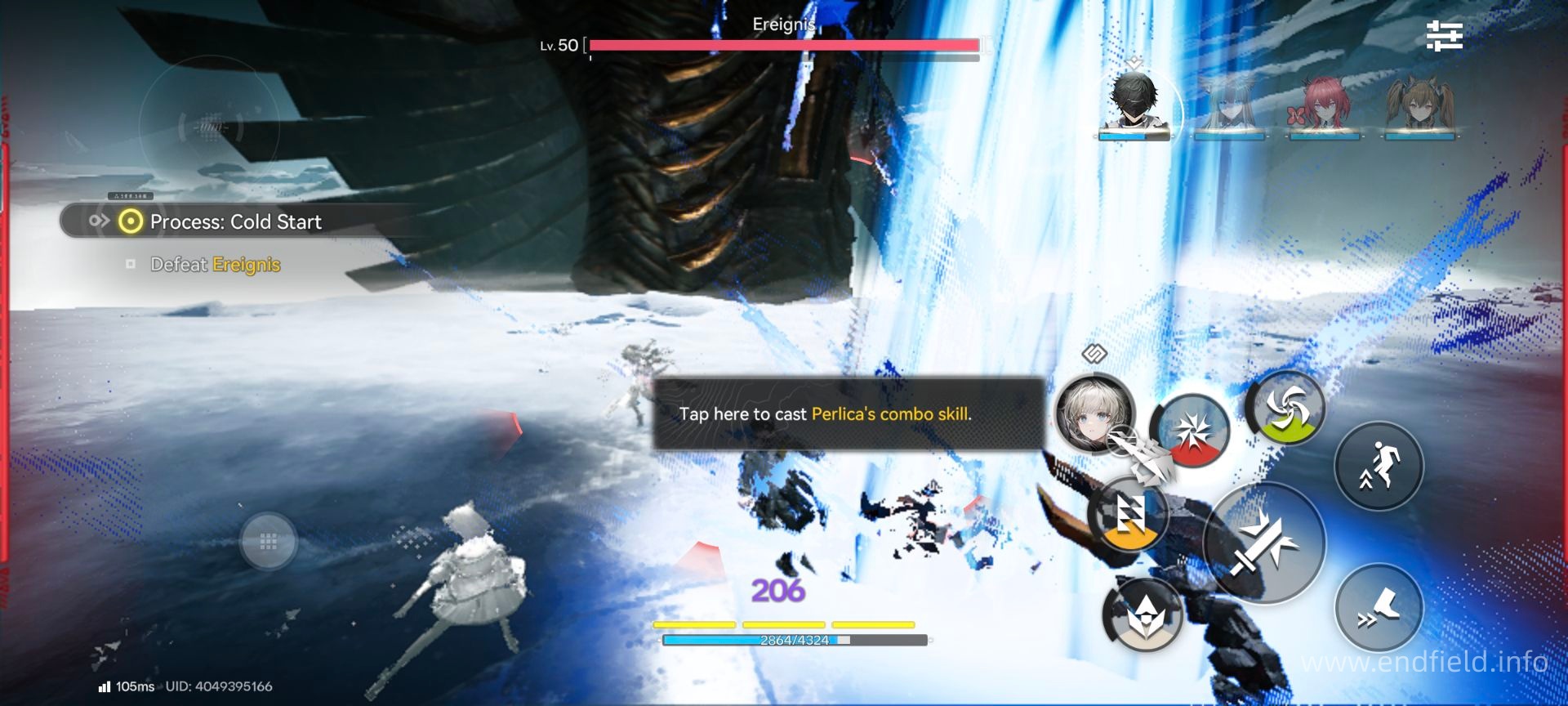Image resolution: width=1568 pixels, height=706 pixels.
Task: Open the settings sliders menu
Action: click(1444, 36)
